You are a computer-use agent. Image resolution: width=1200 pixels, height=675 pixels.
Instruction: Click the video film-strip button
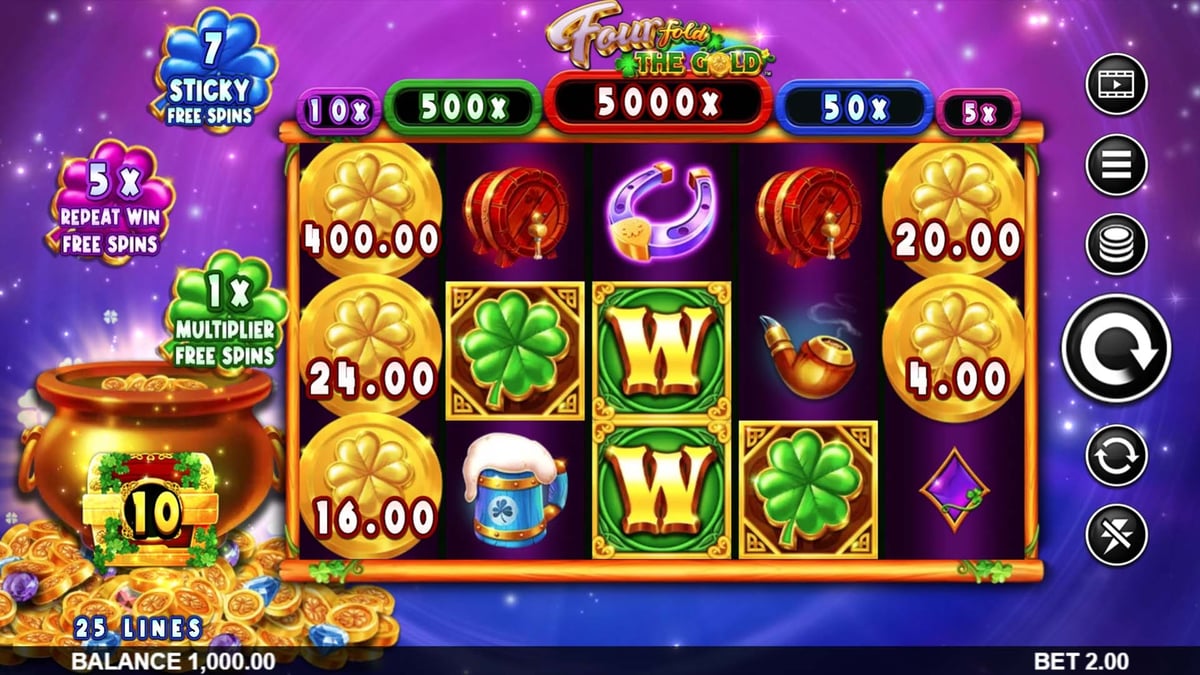pyautogui.click(x=1115, y=84)
